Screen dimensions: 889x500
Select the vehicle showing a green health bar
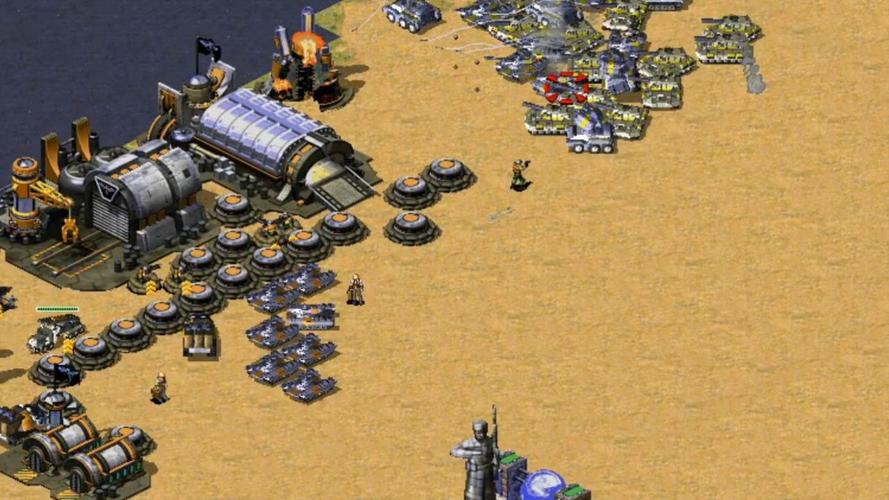[56, 331]
